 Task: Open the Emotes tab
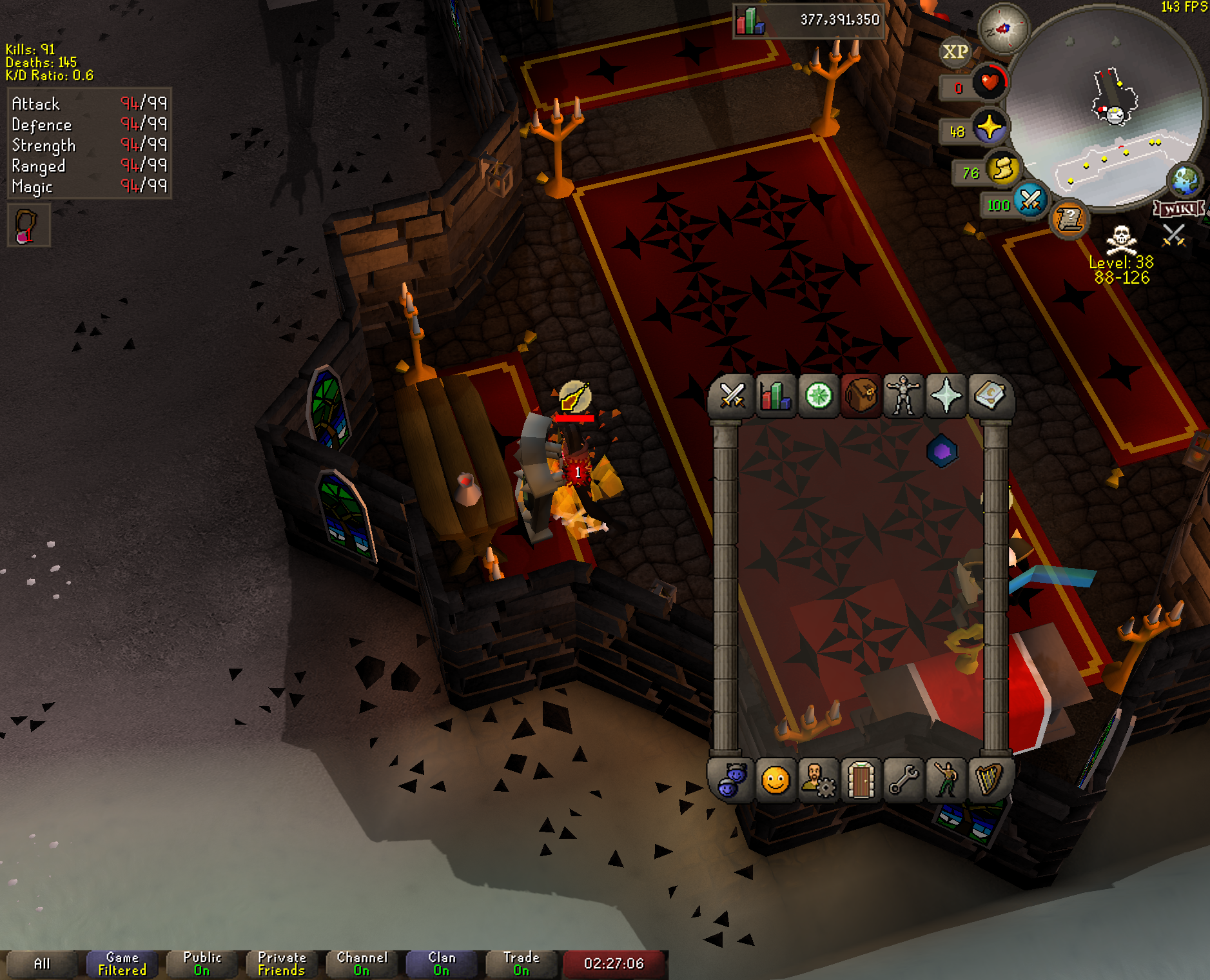[x=946, y=780]
